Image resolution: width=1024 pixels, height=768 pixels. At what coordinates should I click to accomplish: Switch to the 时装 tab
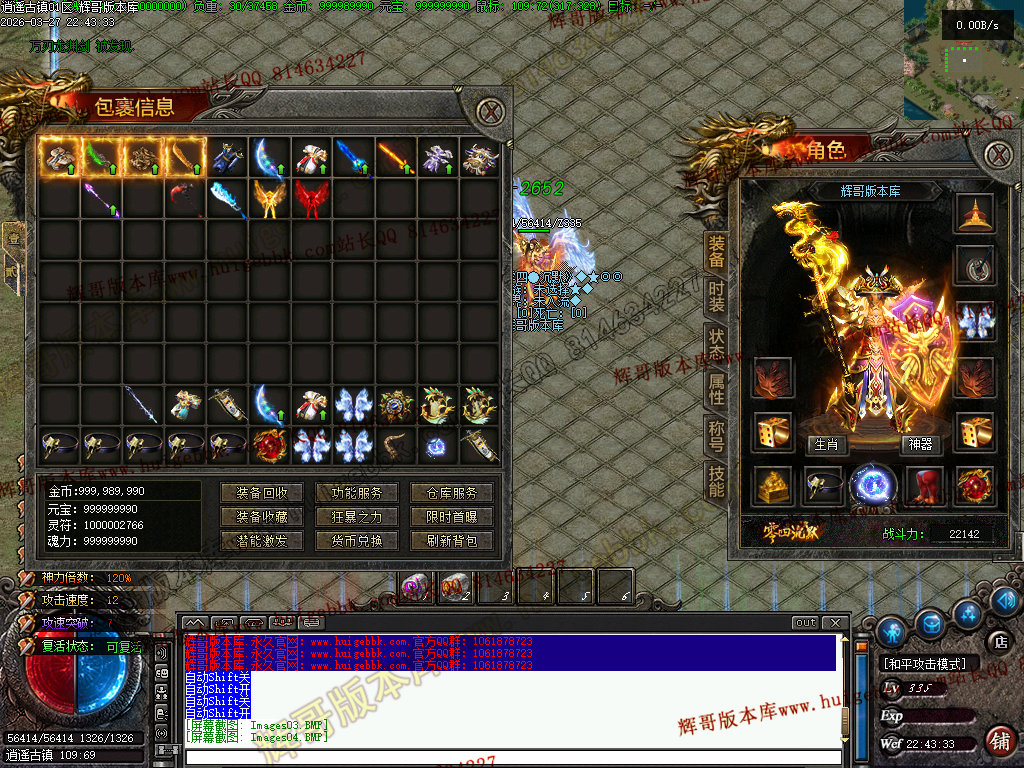(x=716, y=296)
